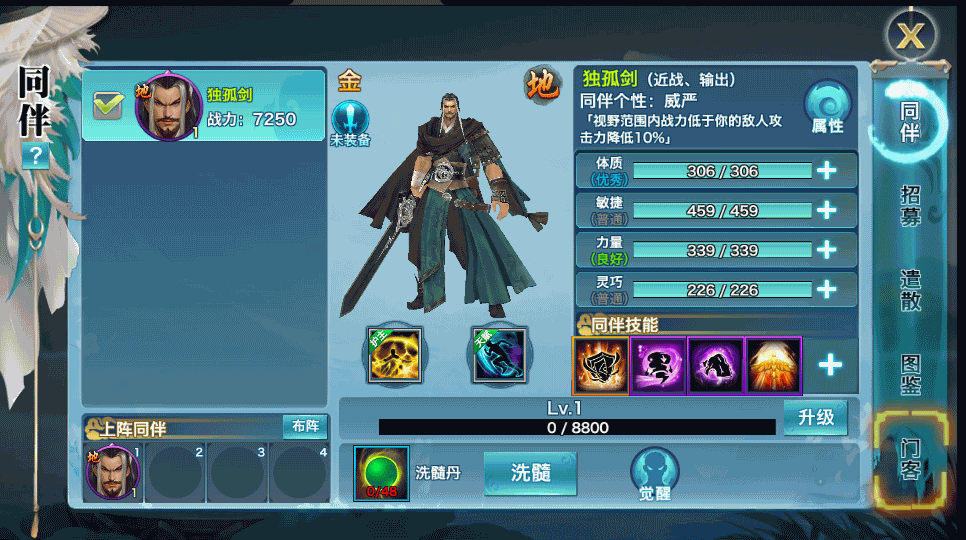Image resolution: width=966 pixels, height=540 pixels.
Task: Open the 遣散 dismiss tab
Action: coord(910,290)
